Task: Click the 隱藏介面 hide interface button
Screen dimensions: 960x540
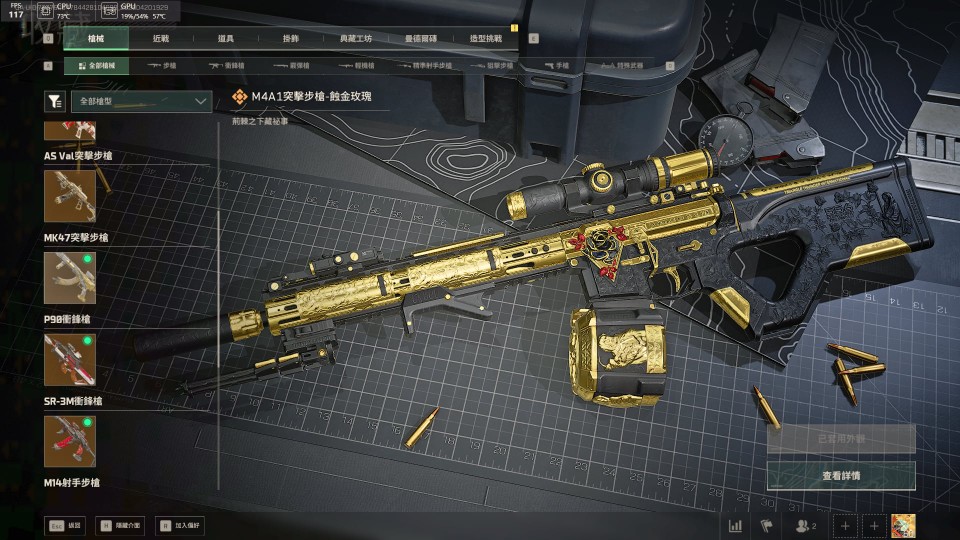Action: 119,524
